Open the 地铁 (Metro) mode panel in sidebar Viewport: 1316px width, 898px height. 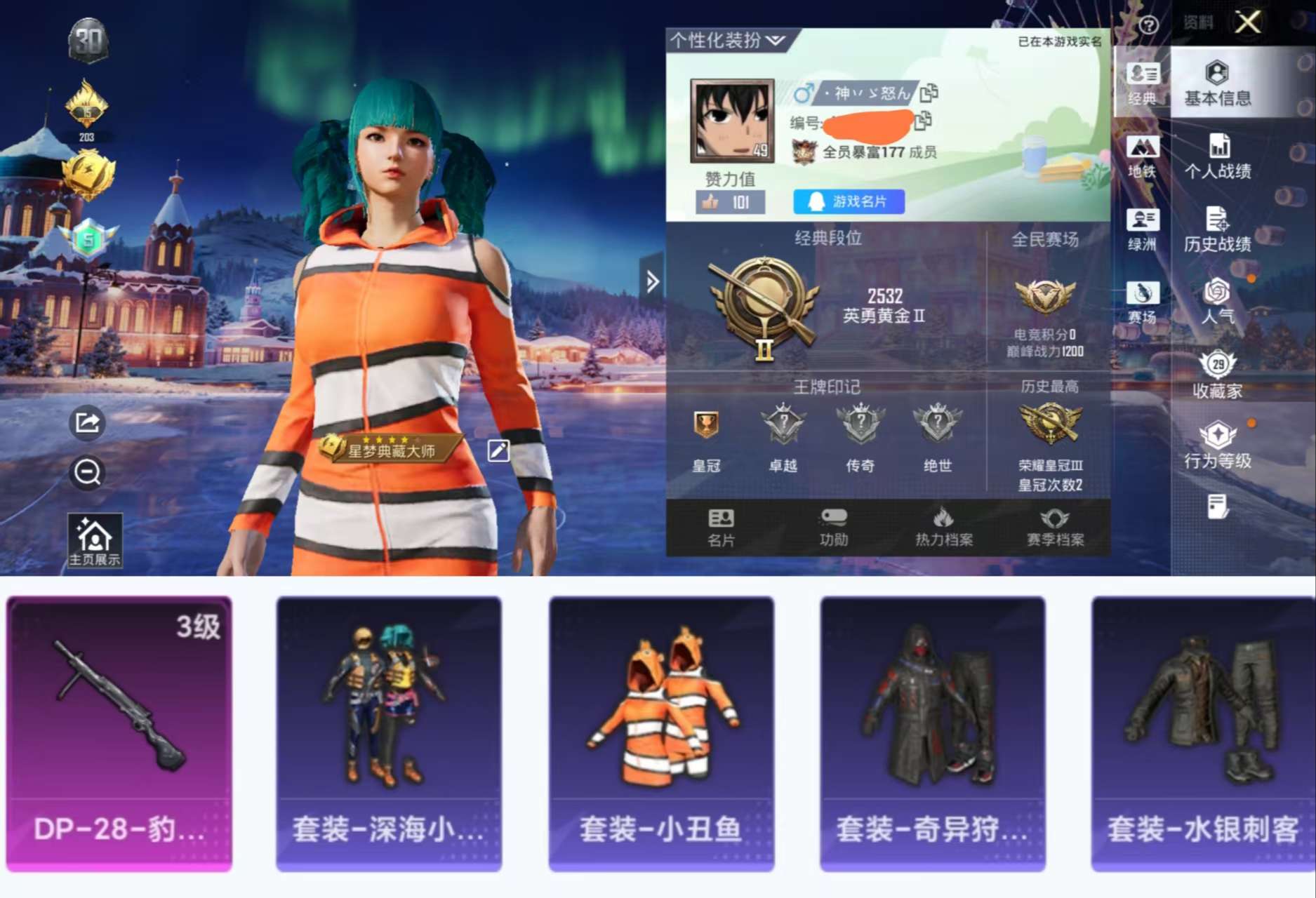1143,154
